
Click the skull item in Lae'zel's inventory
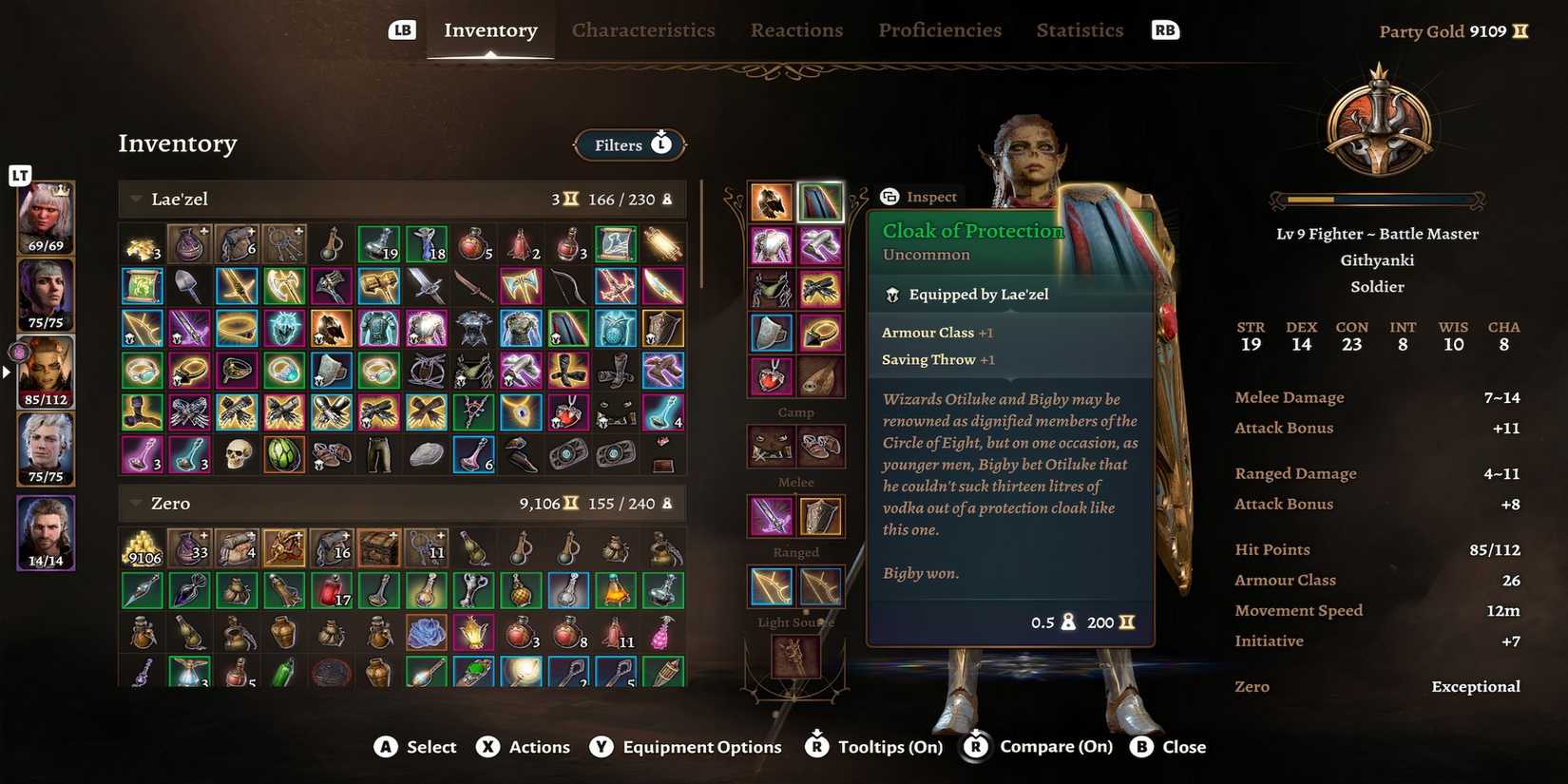(237, 453)
